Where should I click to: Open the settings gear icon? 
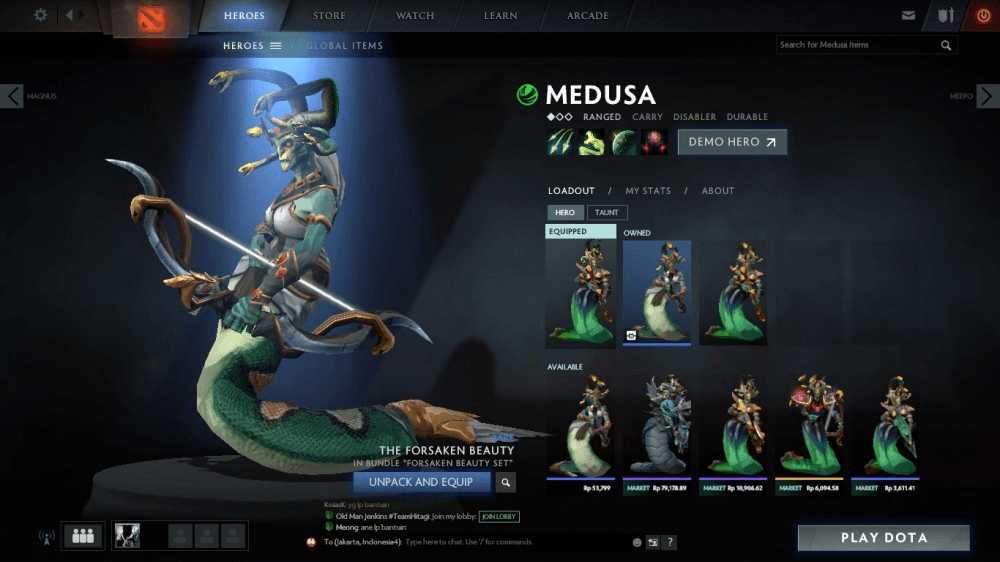[41, 15]
